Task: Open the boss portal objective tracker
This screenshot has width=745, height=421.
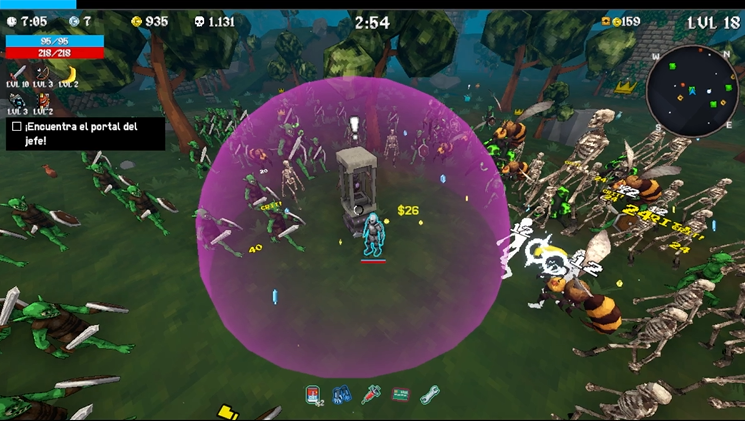Action: (86, 134)
